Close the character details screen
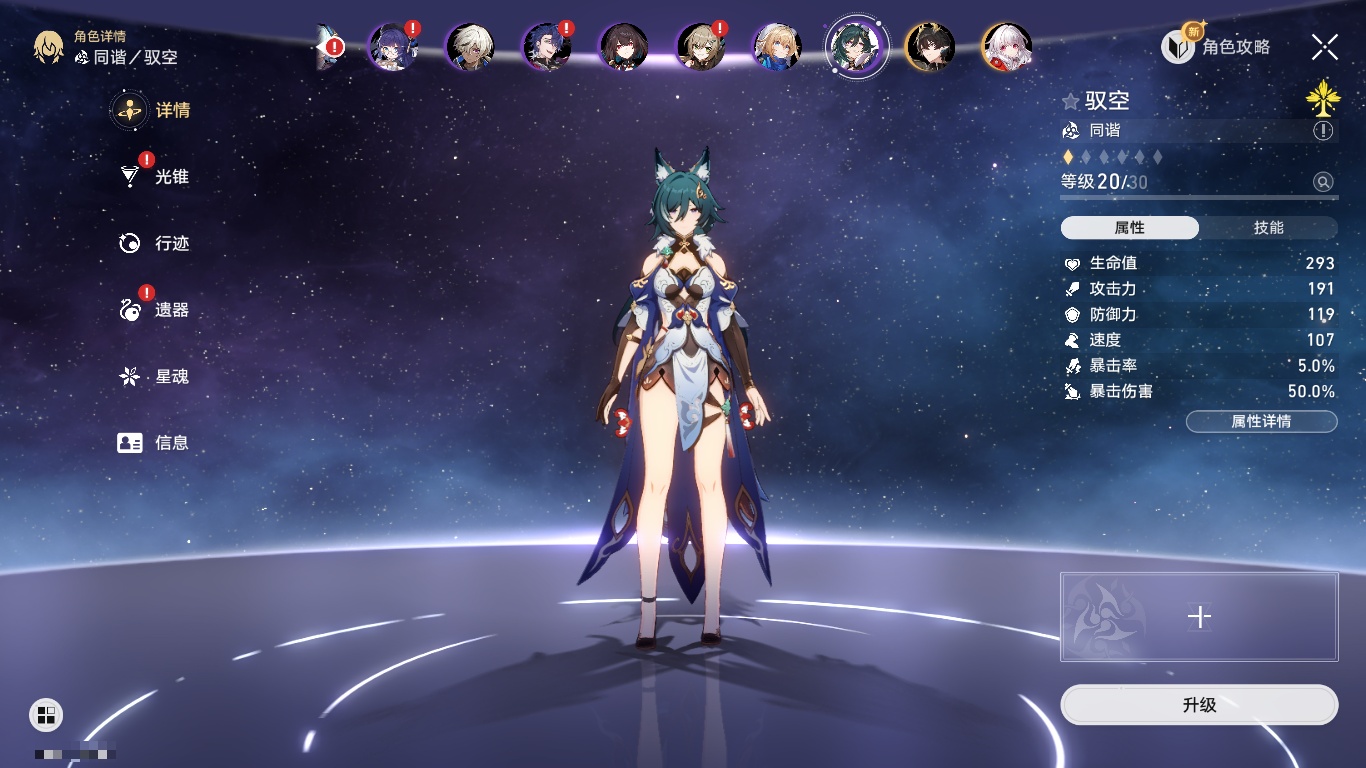 point(1325,46)
